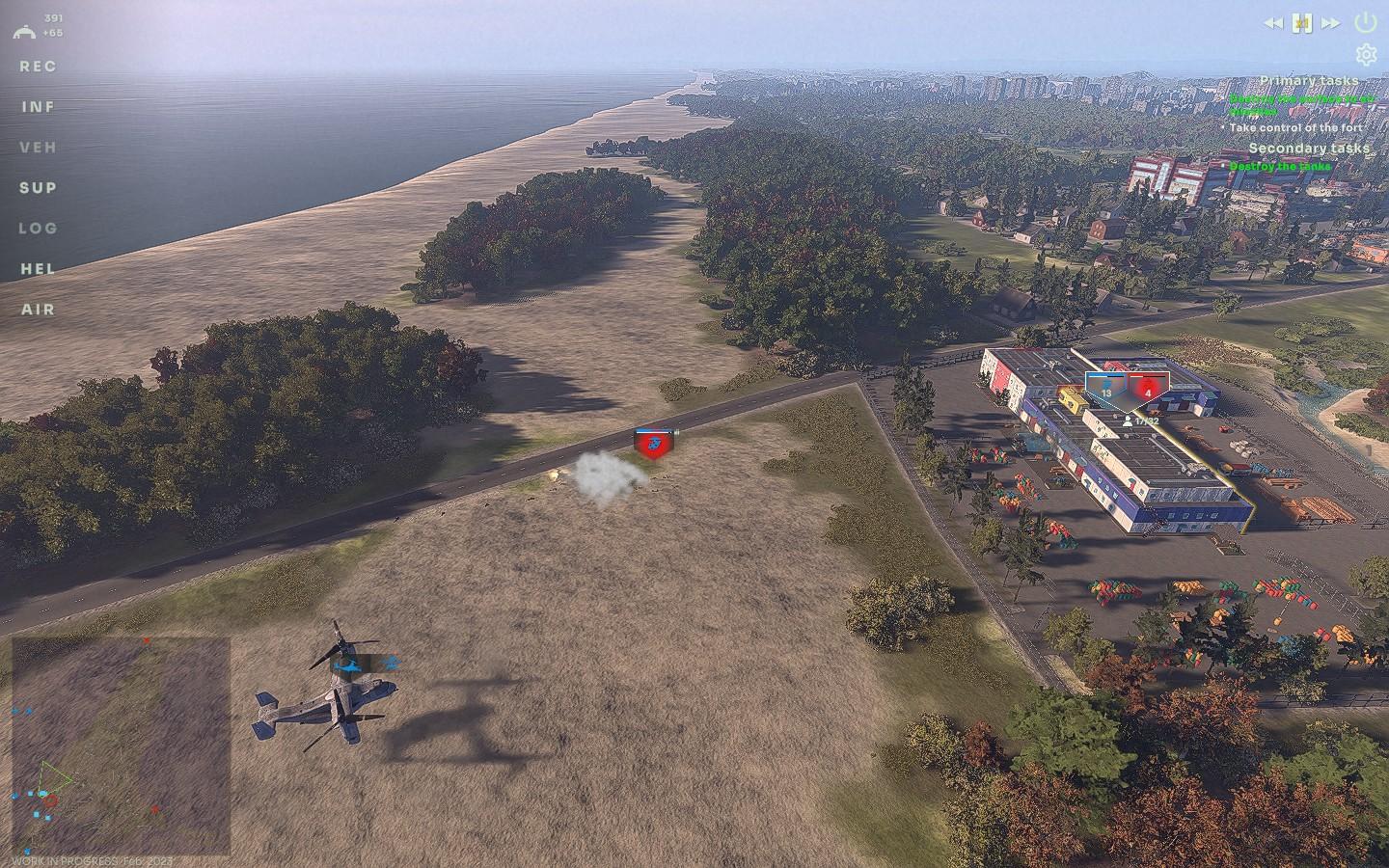
Task: Open the SUP support category
Action: click(39, 188)
